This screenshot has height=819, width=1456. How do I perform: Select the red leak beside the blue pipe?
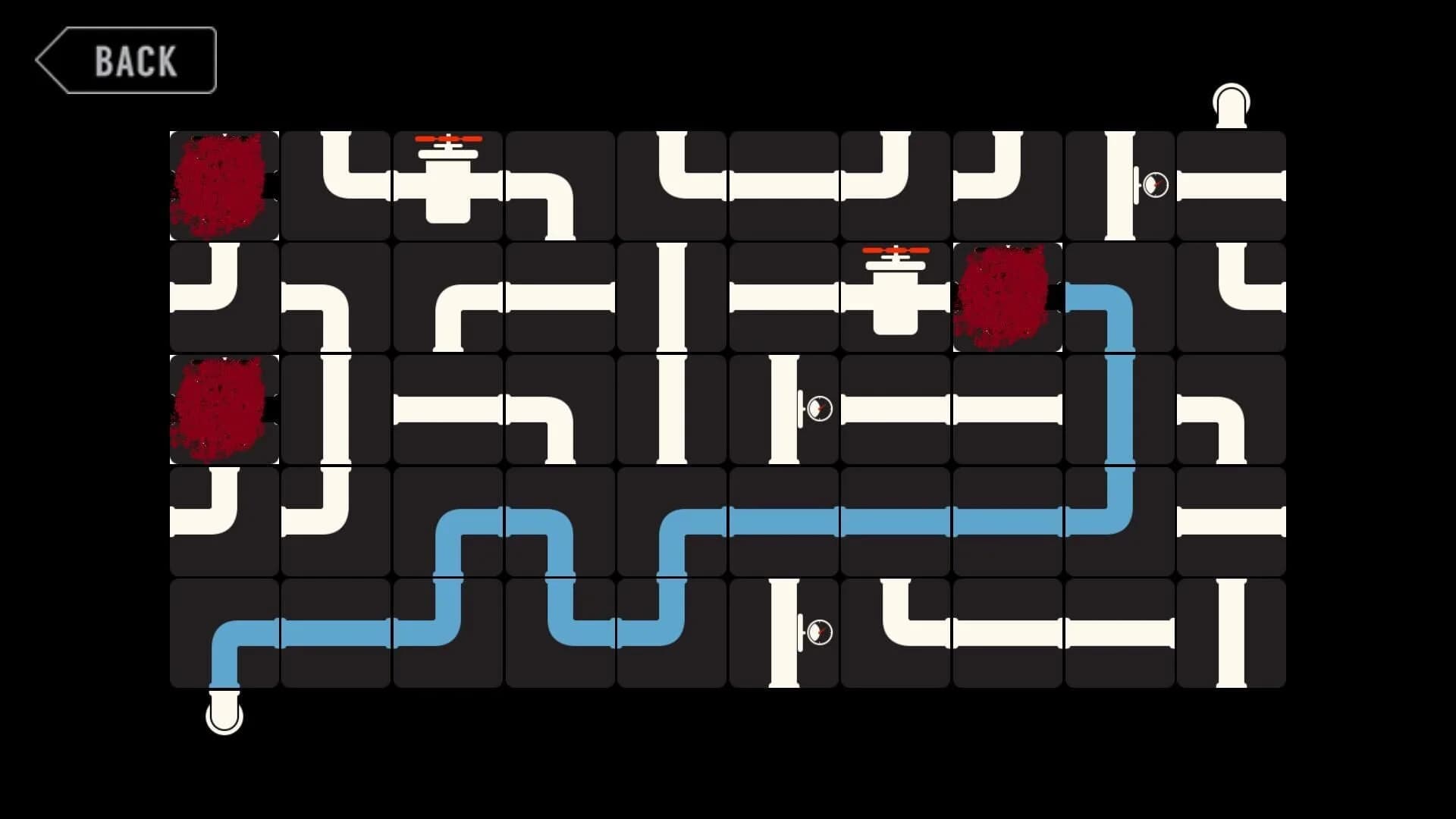pyautogui.click(x=1009, y=296)
